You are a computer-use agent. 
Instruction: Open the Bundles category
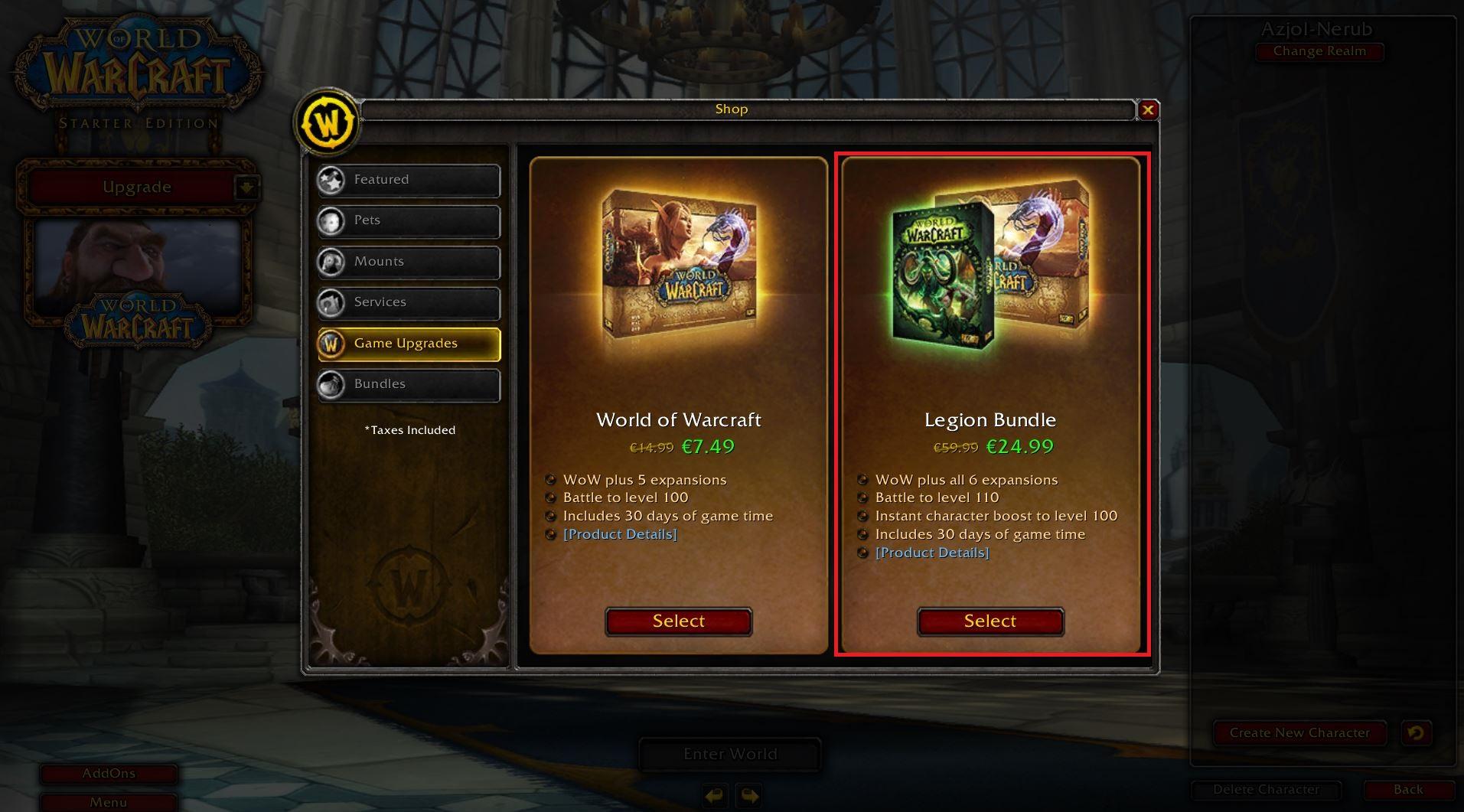[x=409, y=384]
